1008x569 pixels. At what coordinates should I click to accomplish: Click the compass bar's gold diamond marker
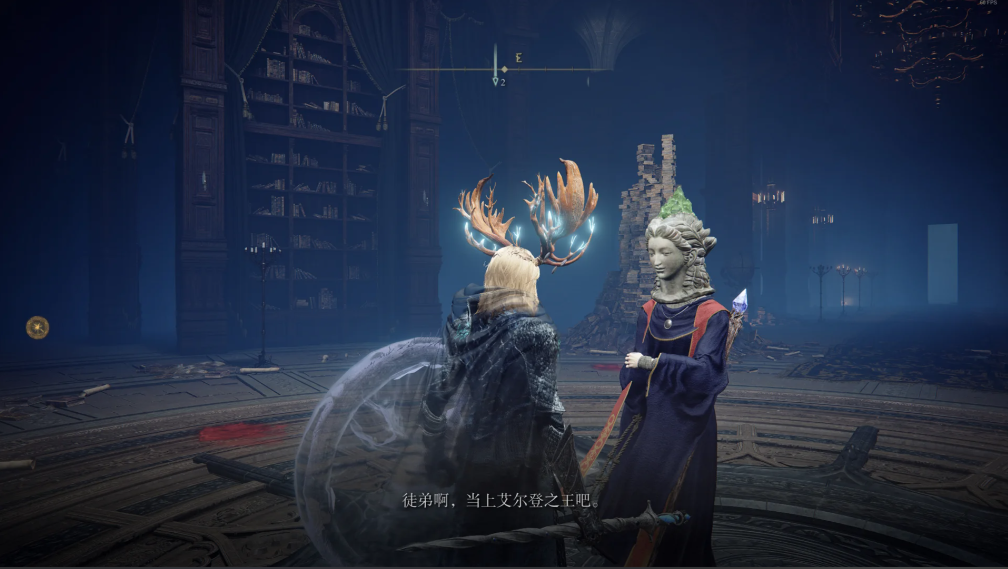coord(504,69)
